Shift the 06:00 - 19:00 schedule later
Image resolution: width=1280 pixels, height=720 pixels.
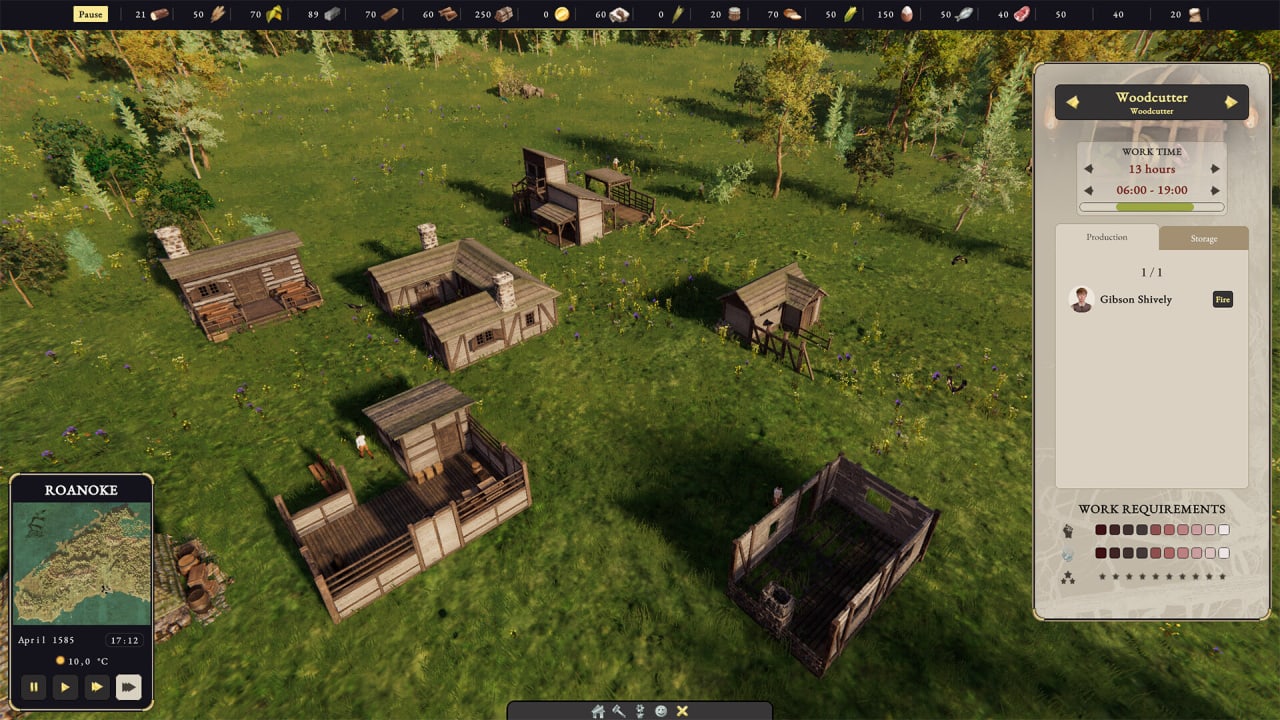click(1215, 190)
